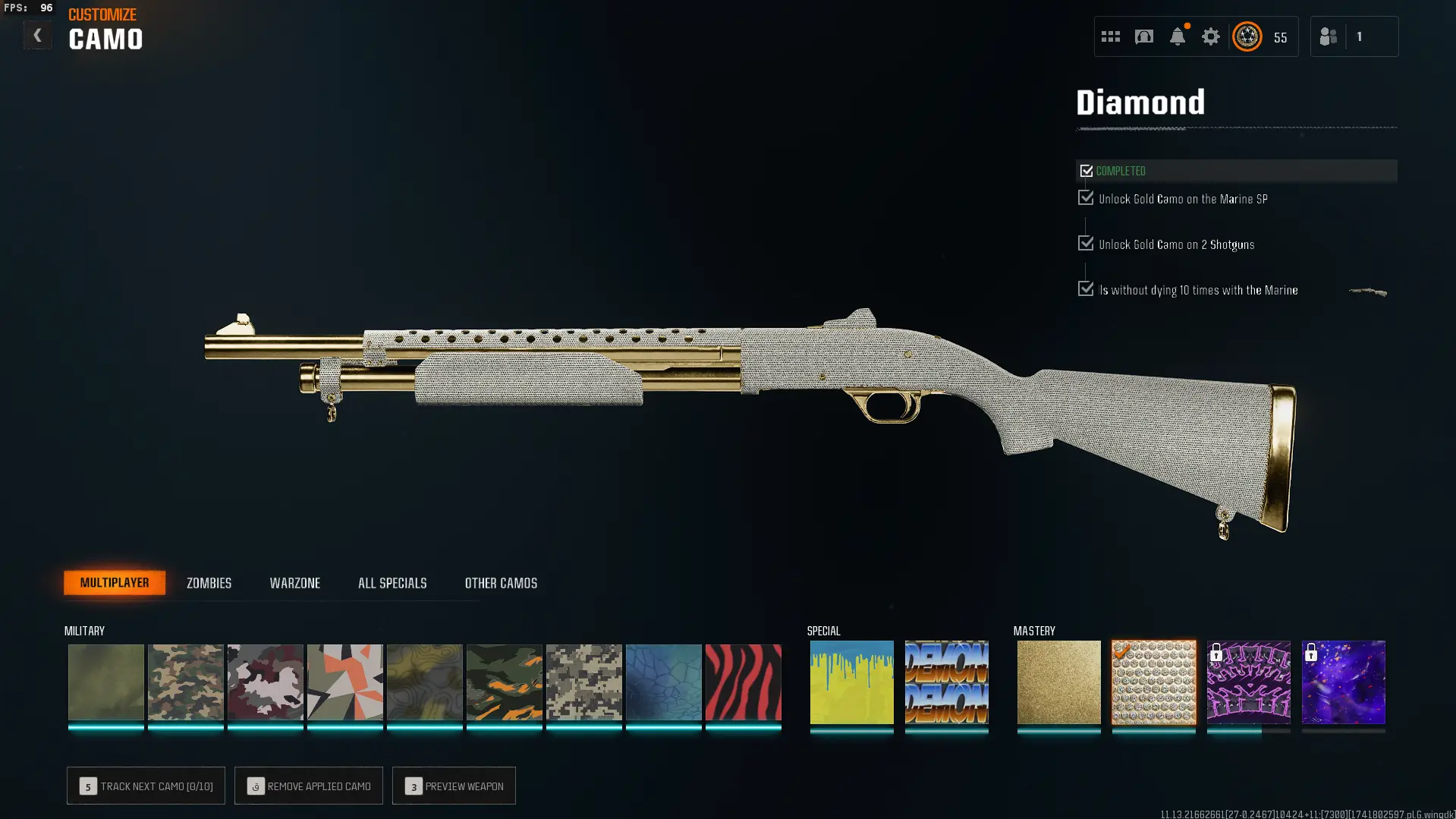The width and height of the screenshot is (1456, 819).
Task: Apply the yellow paint drip special camo
Action: (x=851, y=682)
